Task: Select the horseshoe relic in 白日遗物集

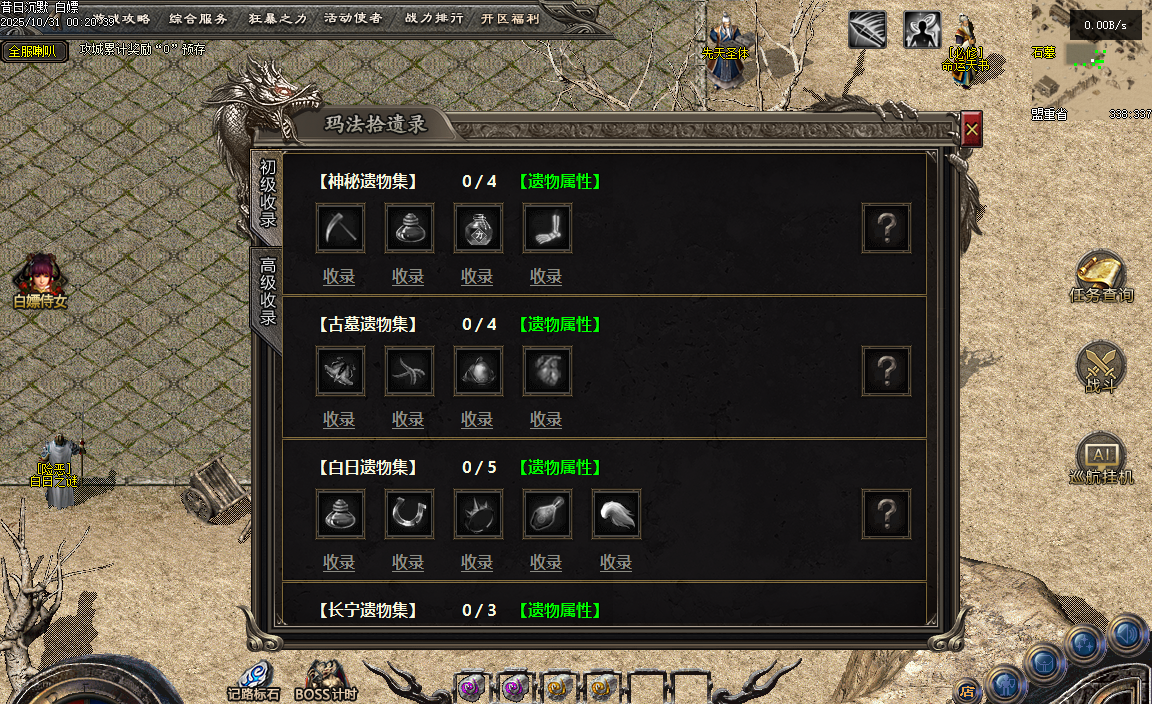Action: (409, 514)
